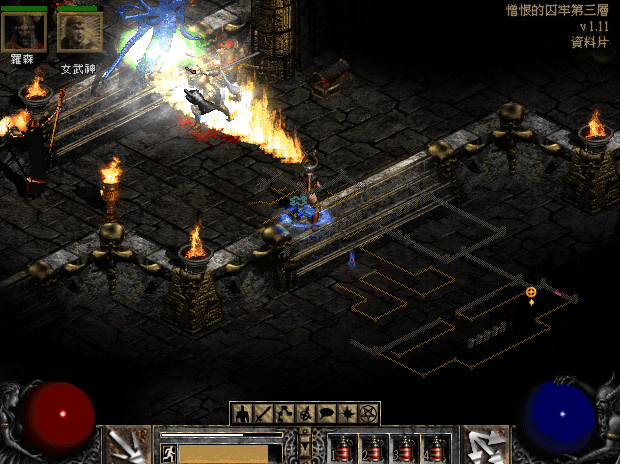Use the red potion in belt slot 4

click(x=433, y=449)
